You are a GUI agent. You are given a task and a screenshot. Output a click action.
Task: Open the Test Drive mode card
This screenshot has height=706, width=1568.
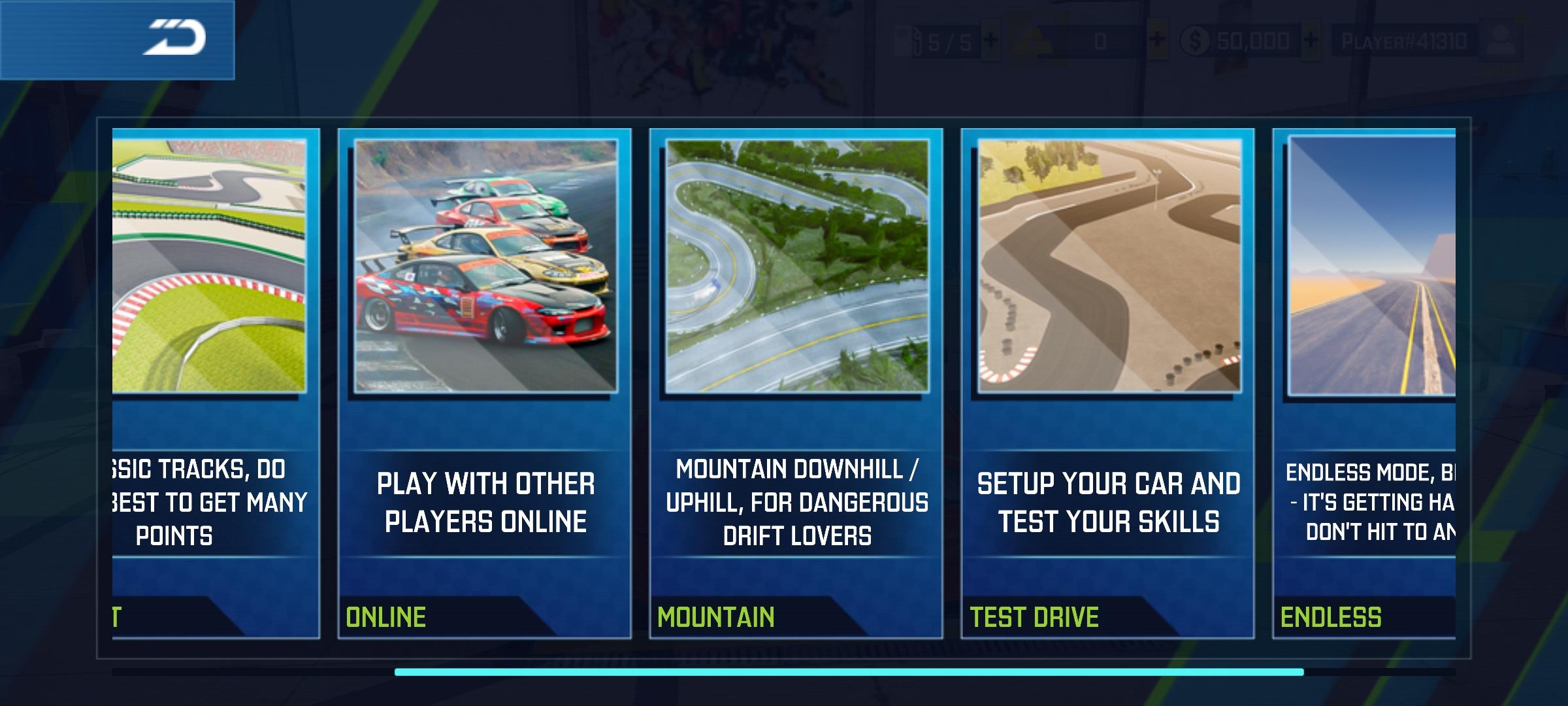click(1107, 383)
